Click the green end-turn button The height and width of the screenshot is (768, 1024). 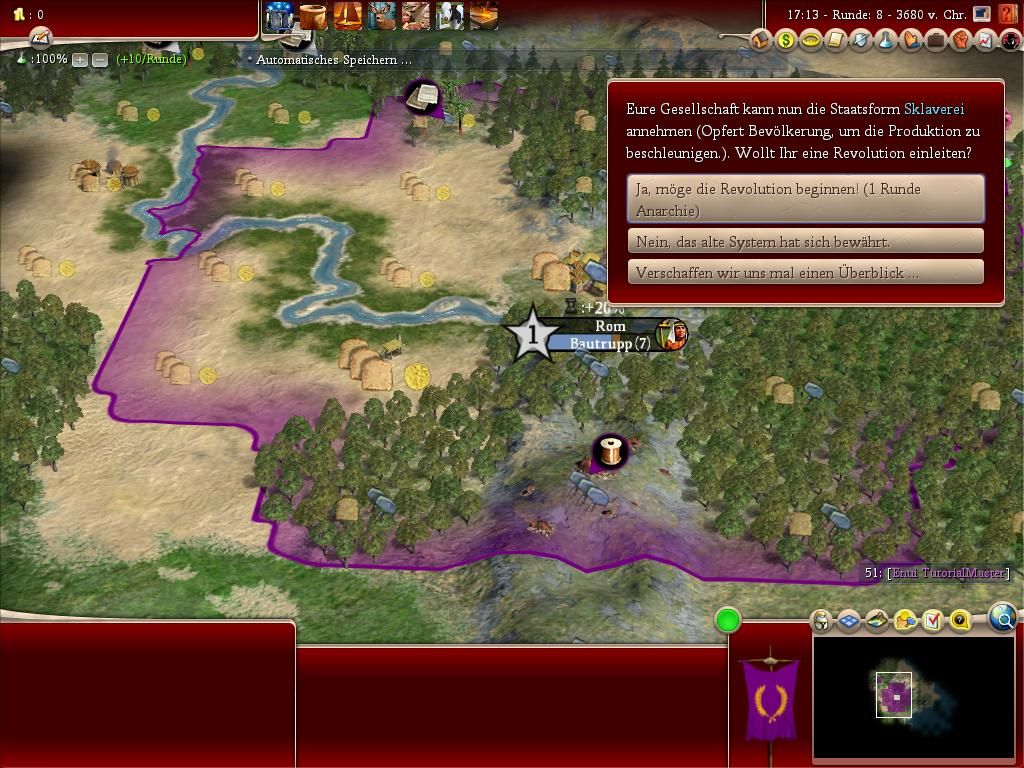pos(728,621)
